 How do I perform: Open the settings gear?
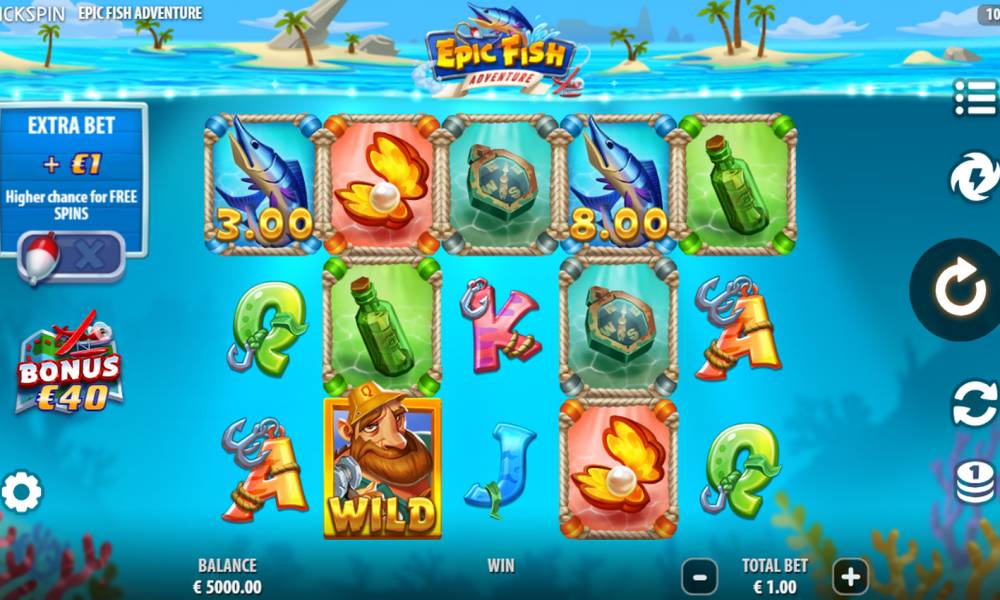22,492
